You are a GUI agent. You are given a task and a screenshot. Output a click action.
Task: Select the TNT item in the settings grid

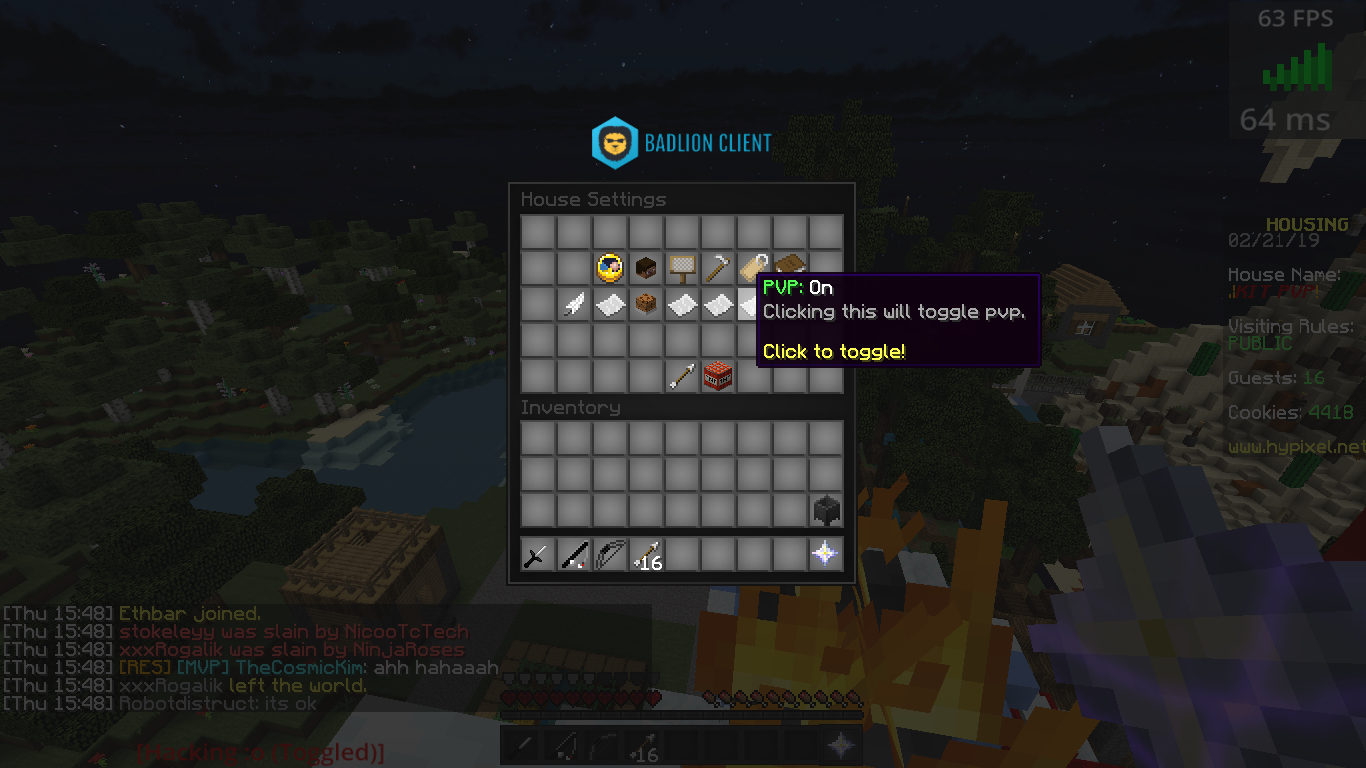pyautogui.click(x=718, y=376)
